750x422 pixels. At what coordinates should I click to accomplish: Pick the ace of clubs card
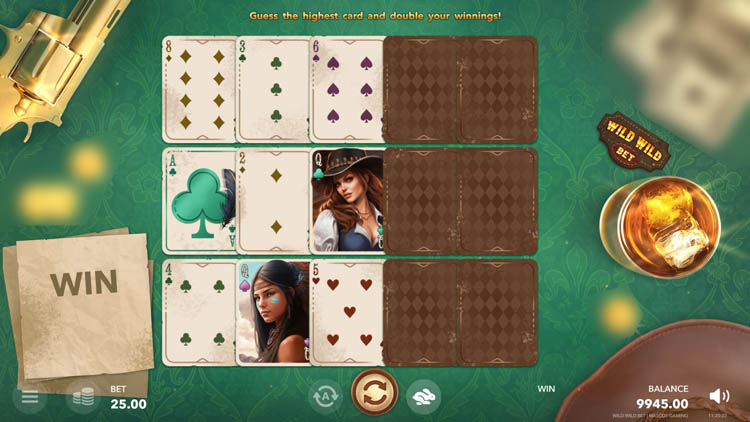(x=199, y=201)
